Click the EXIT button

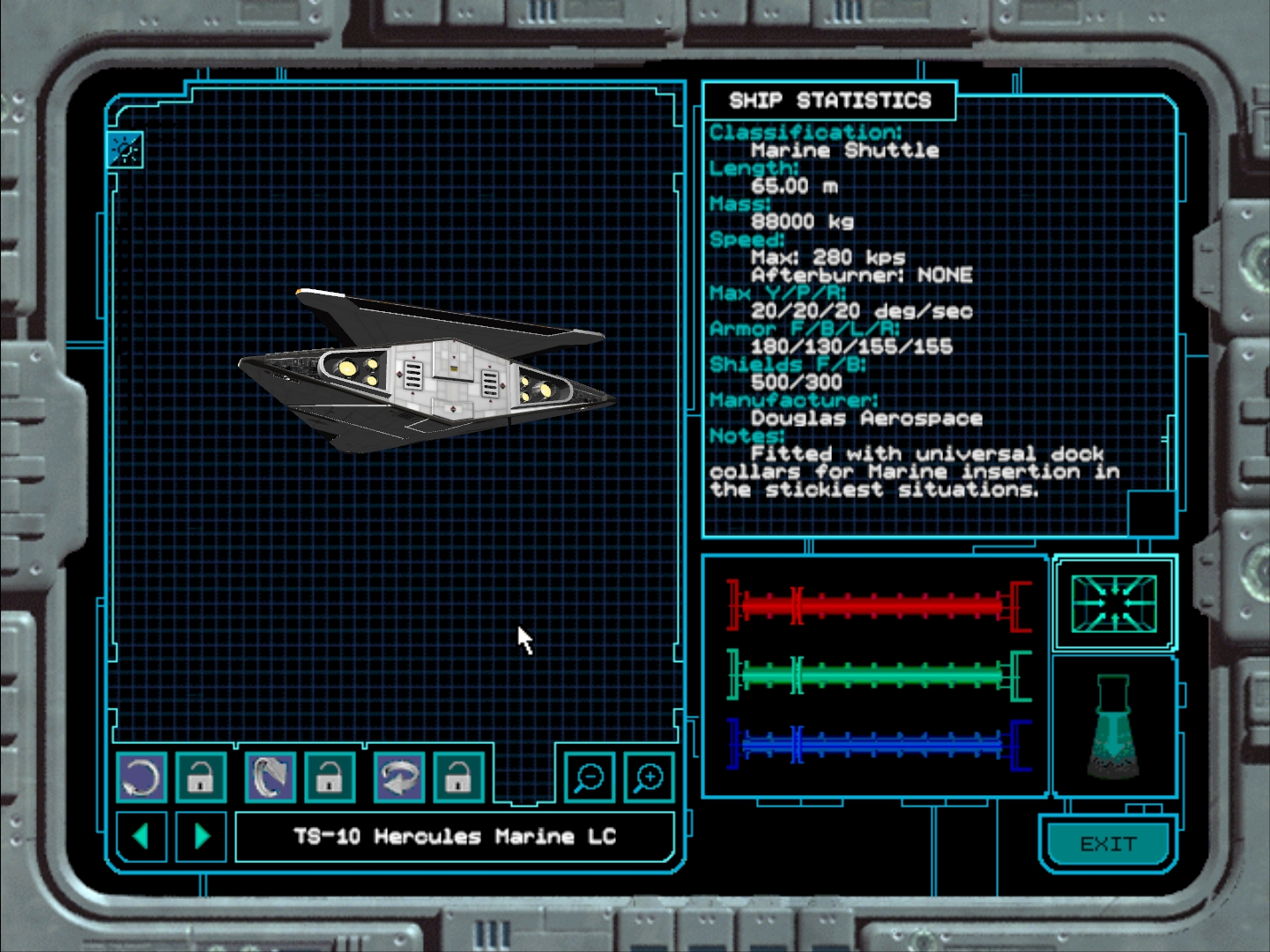click(x=1108, y=844)
